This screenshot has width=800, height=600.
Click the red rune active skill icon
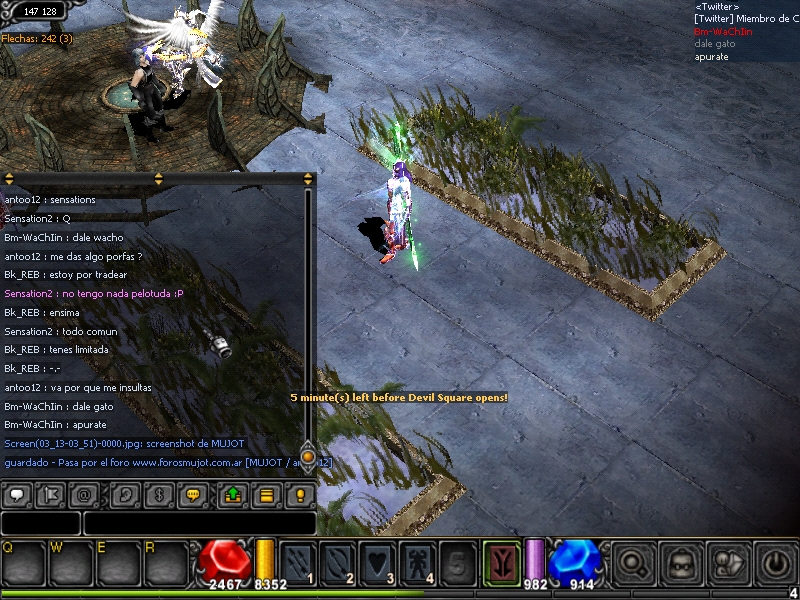(501, 561)
